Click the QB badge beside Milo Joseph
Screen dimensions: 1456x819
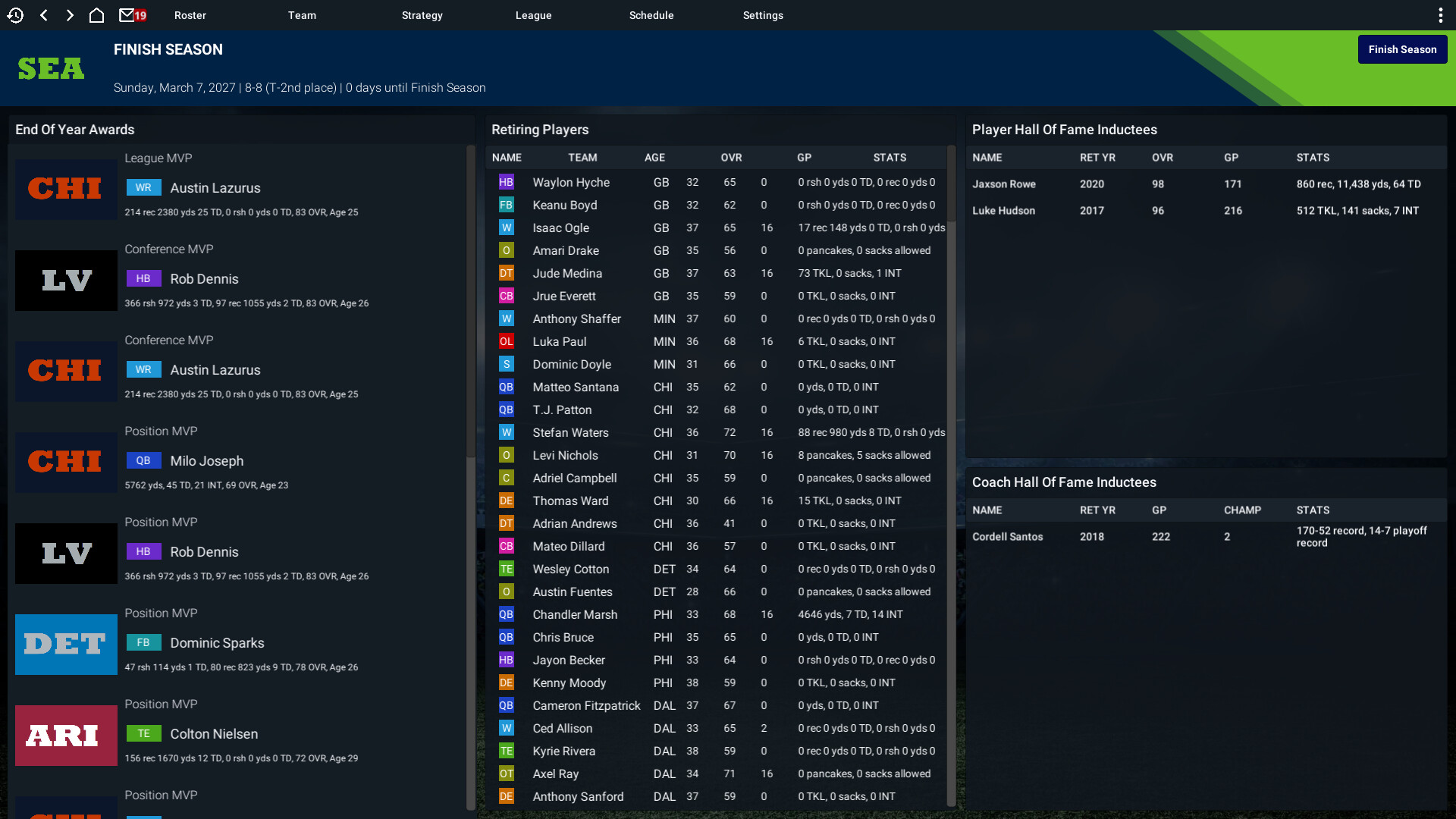[x=144, y=460]
